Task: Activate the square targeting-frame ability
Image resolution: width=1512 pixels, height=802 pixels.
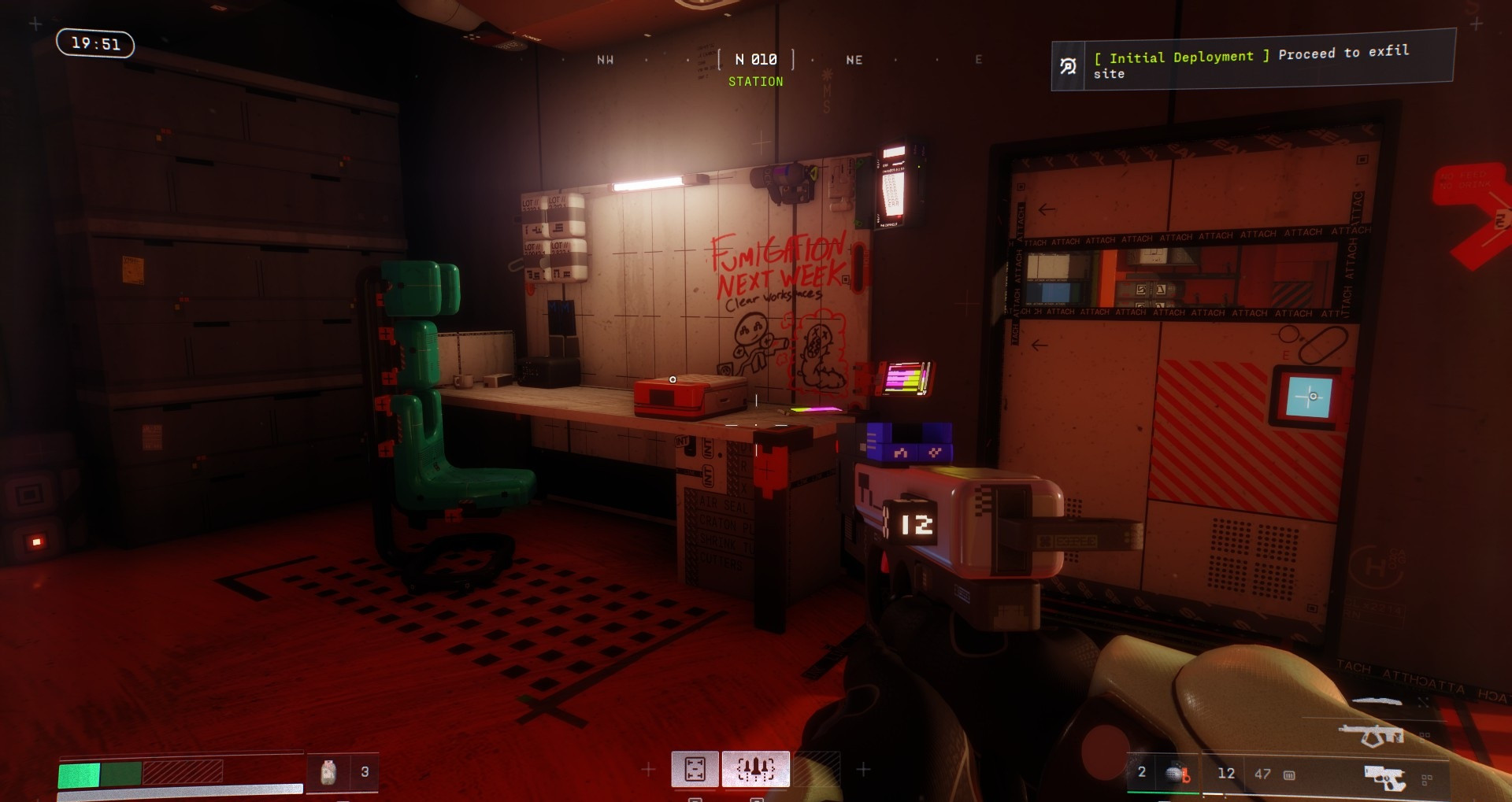Action: click(x=695, y=768)
